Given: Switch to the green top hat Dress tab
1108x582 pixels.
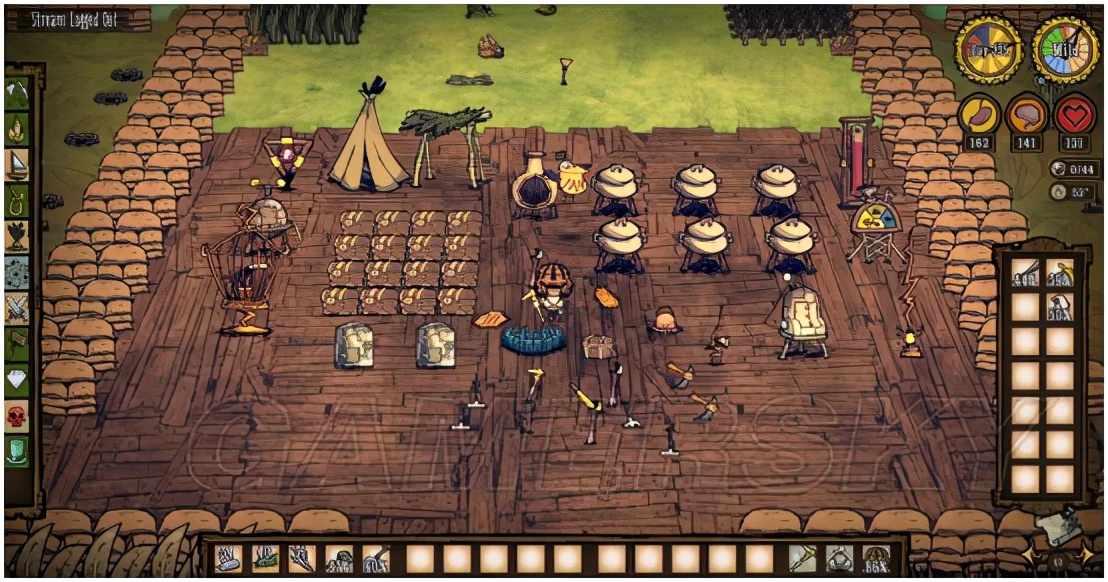Looking at the screenshot, I should click(x=17, y=450).
